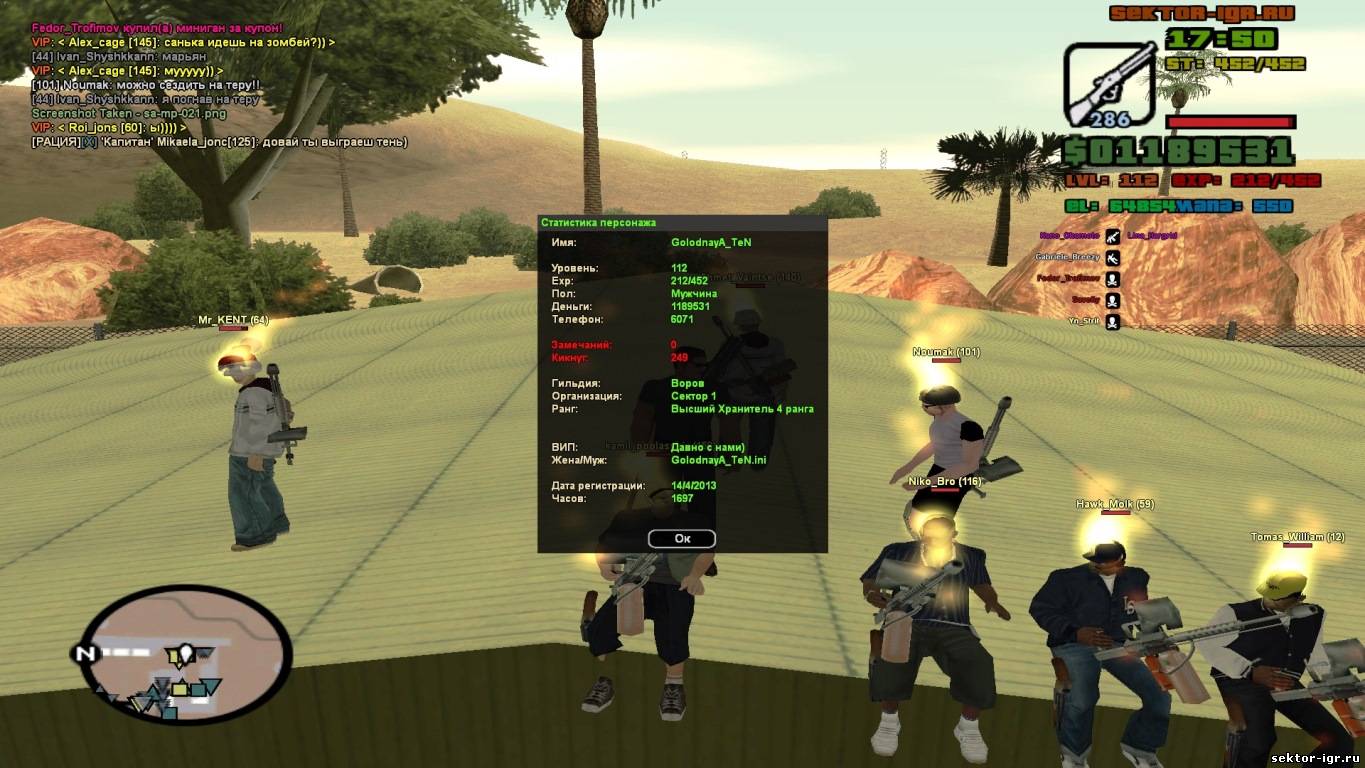Click the circular minimap radar
This screenshot has height=768, width=1365.
point(184,654)
